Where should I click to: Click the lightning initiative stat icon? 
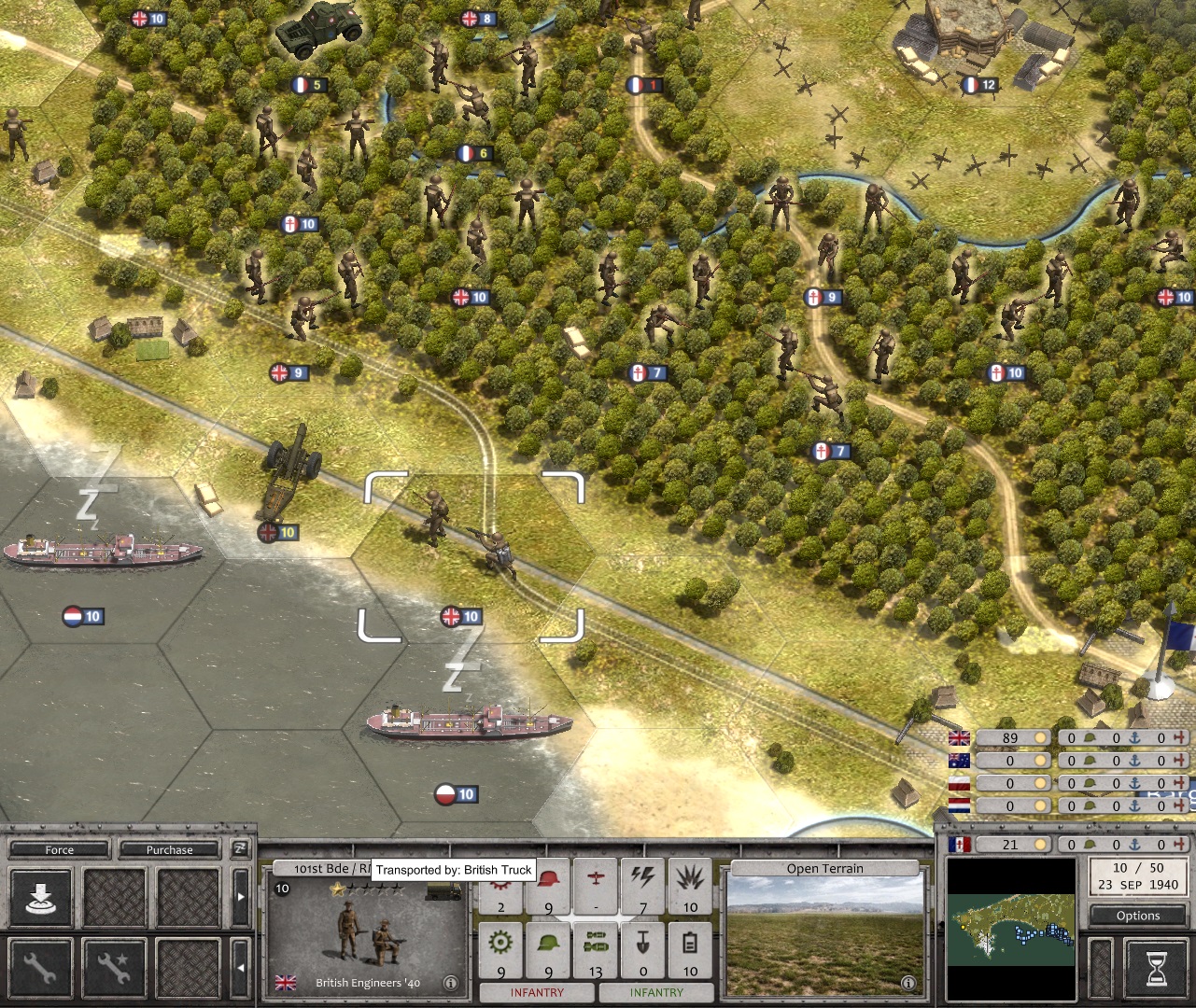[x=641, y=878]
